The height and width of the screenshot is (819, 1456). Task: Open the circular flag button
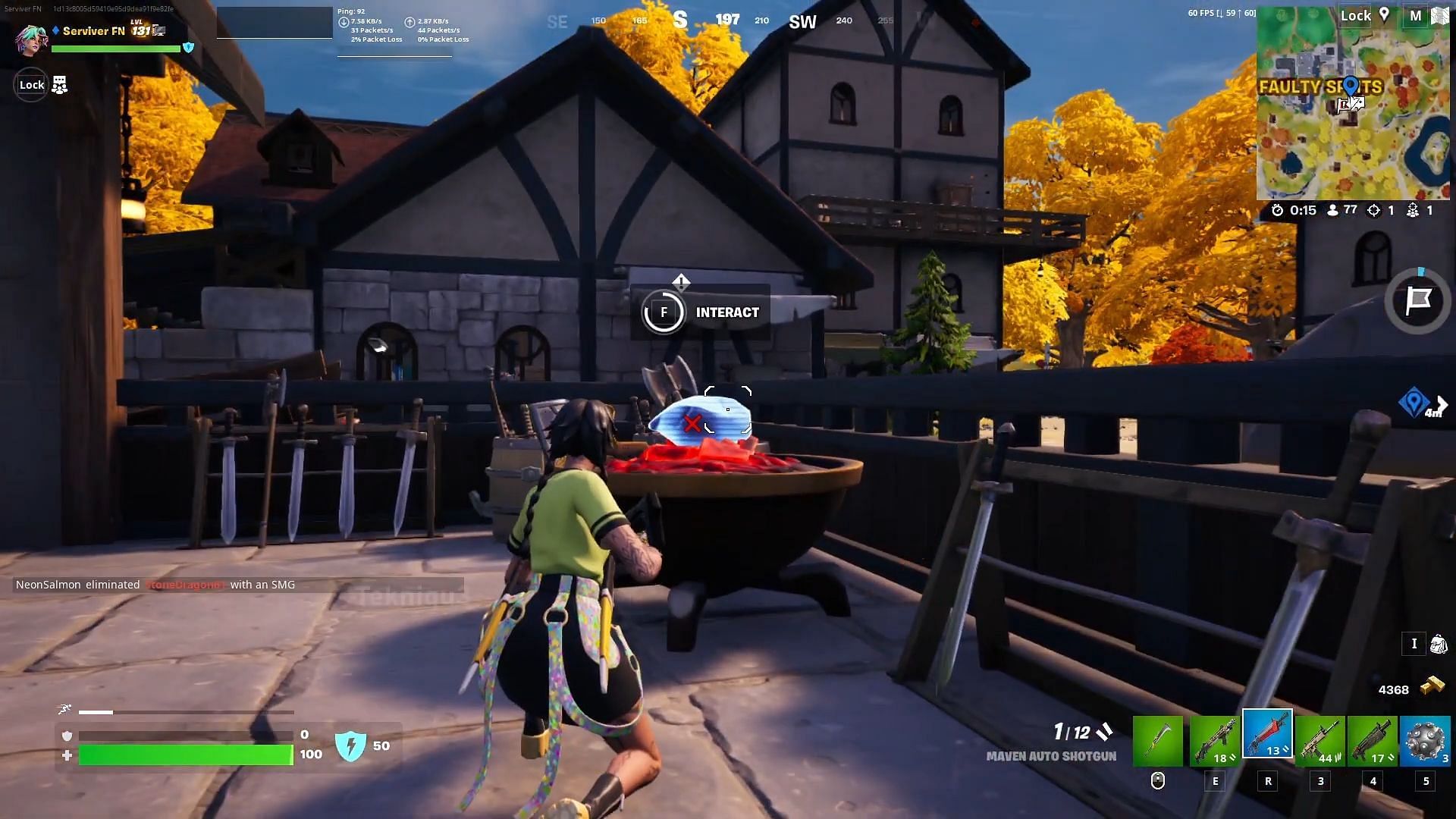coord(1417,301)
